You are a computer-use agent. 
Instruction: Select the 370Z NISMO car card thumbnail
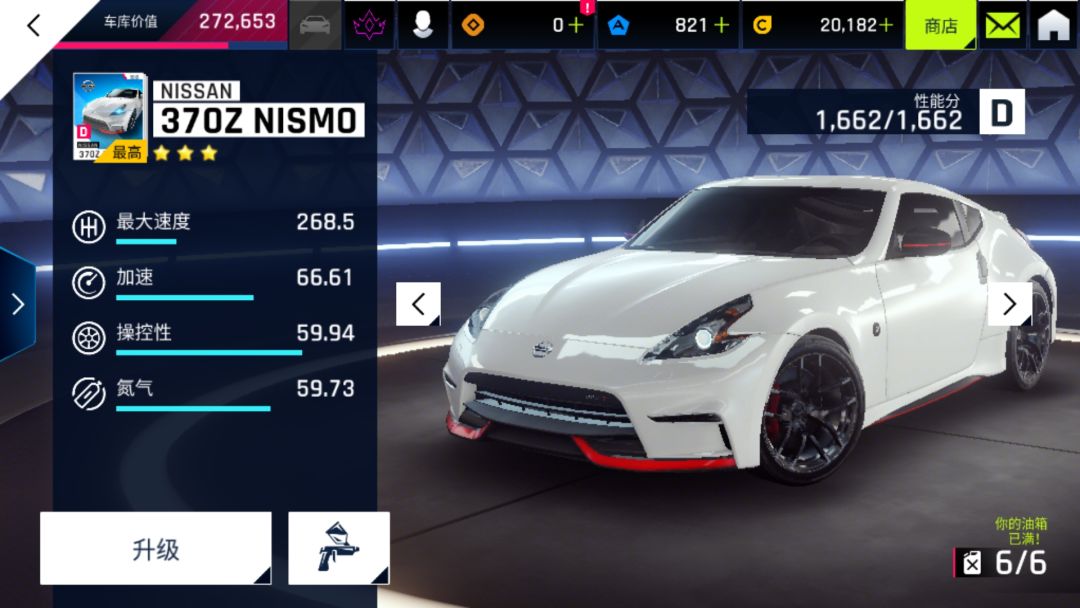pos(110,117)
